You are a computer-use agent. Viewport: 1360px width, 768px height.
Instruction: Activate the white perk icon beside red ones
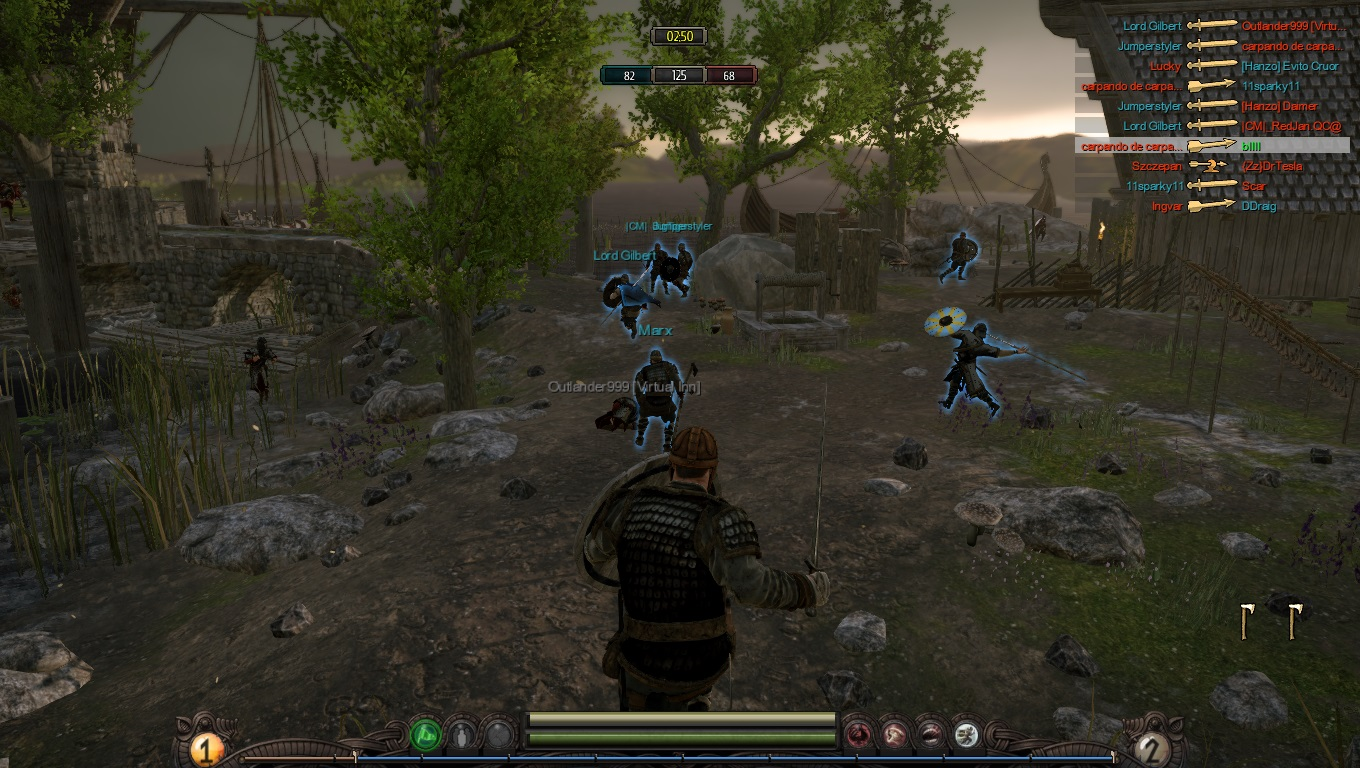pyautogui.click(x=965, y=735)
